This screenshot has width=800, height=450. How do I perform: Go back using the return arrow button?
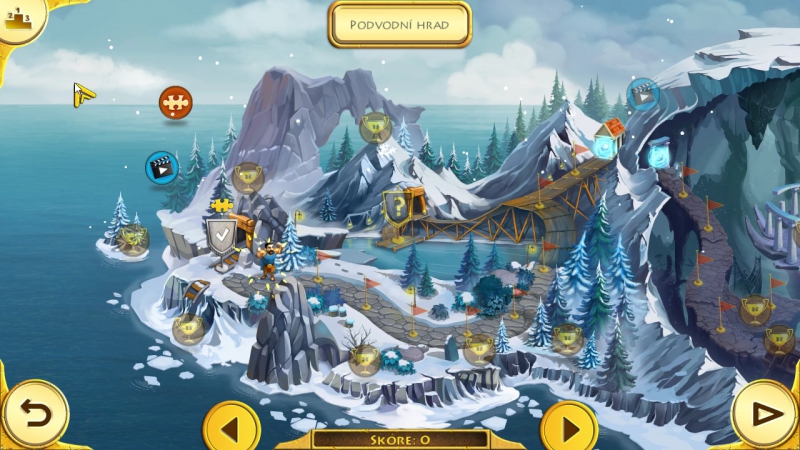click(x=34, y=414)
